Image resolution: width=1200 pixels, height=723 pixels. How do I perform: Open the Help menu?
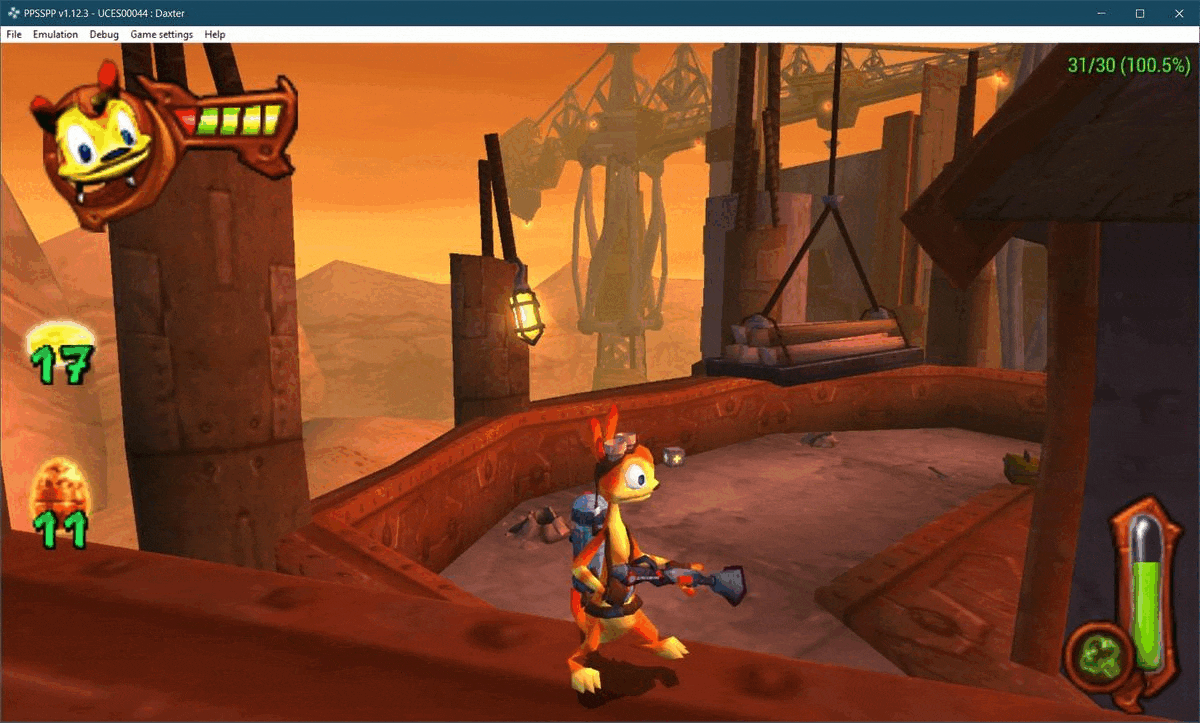click(215, 34)
